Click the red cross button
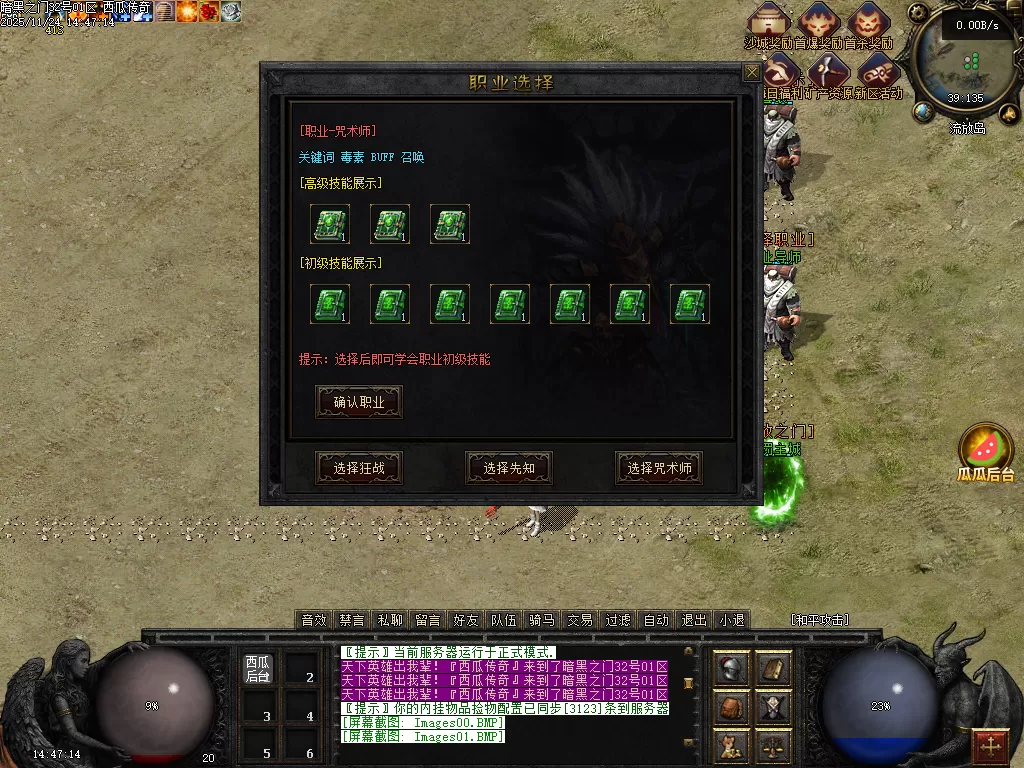 pyautogui.click(x=991, y=746)
